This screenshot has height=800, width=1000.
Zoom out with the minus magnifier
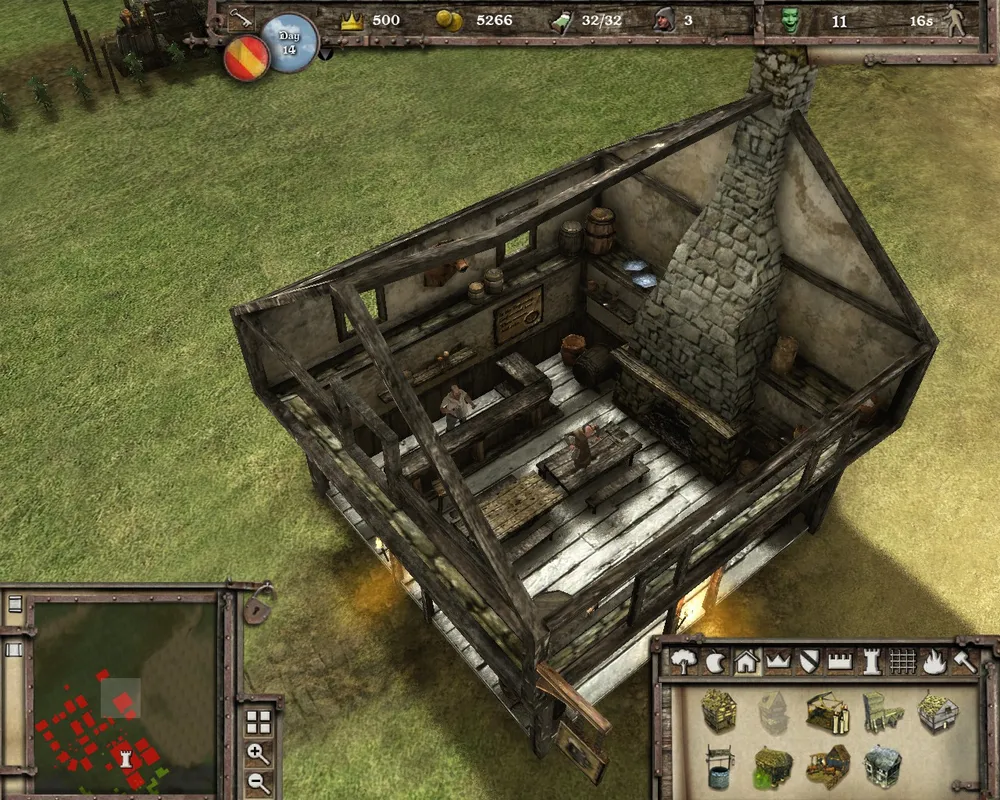pos(258,783)
